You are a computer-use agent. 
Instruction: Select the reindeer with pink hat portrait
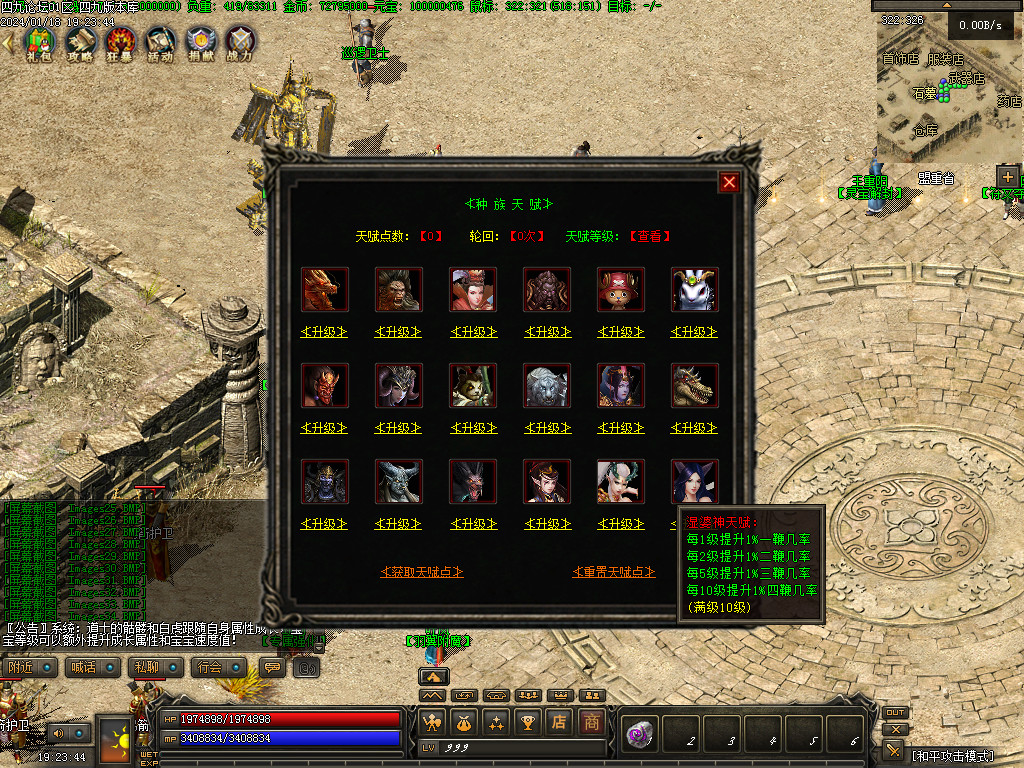point(621,290)
